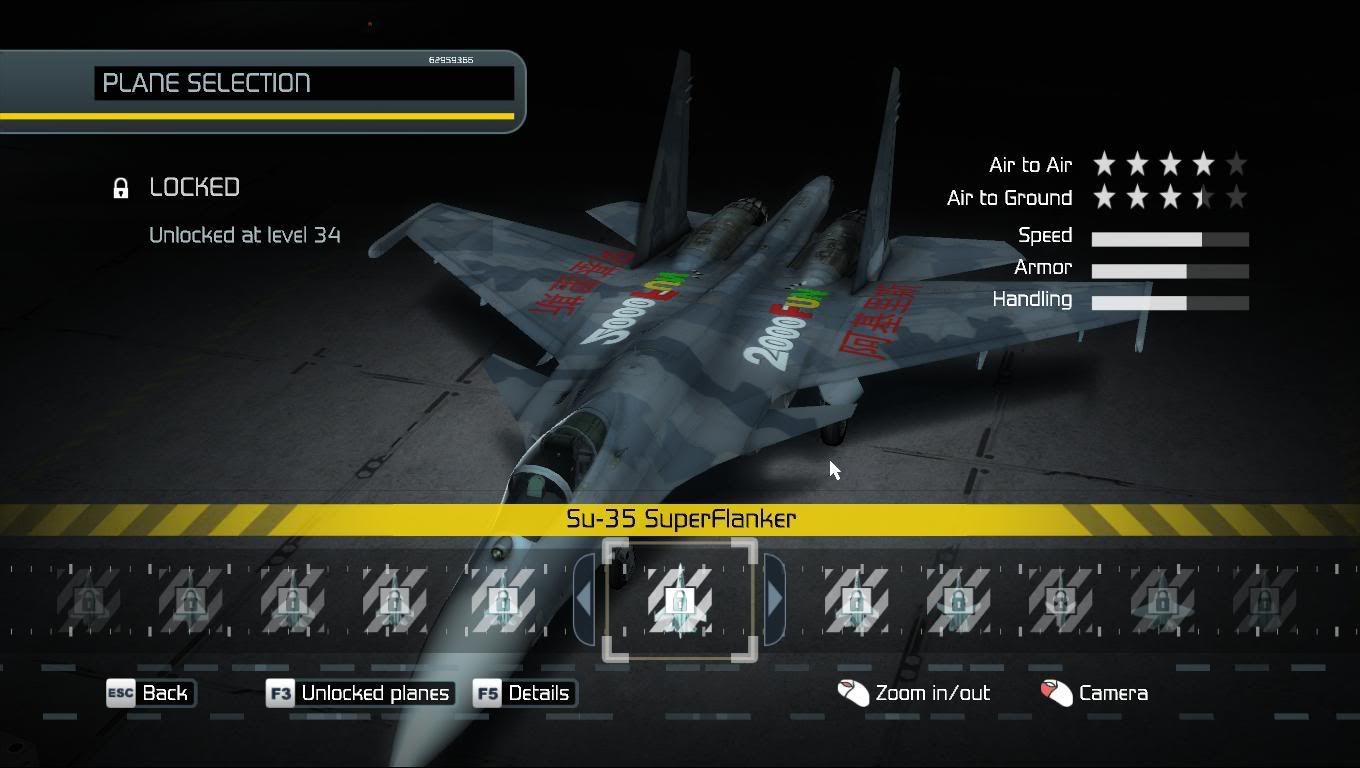Browse to the previous plane with left arrow

coord(585,599)
